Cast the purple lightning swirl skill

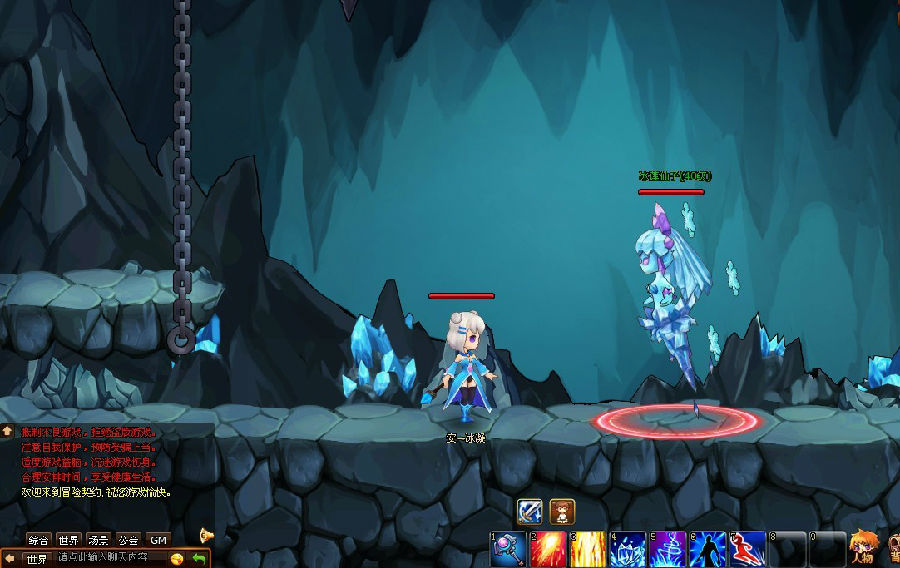click(668, 549)
